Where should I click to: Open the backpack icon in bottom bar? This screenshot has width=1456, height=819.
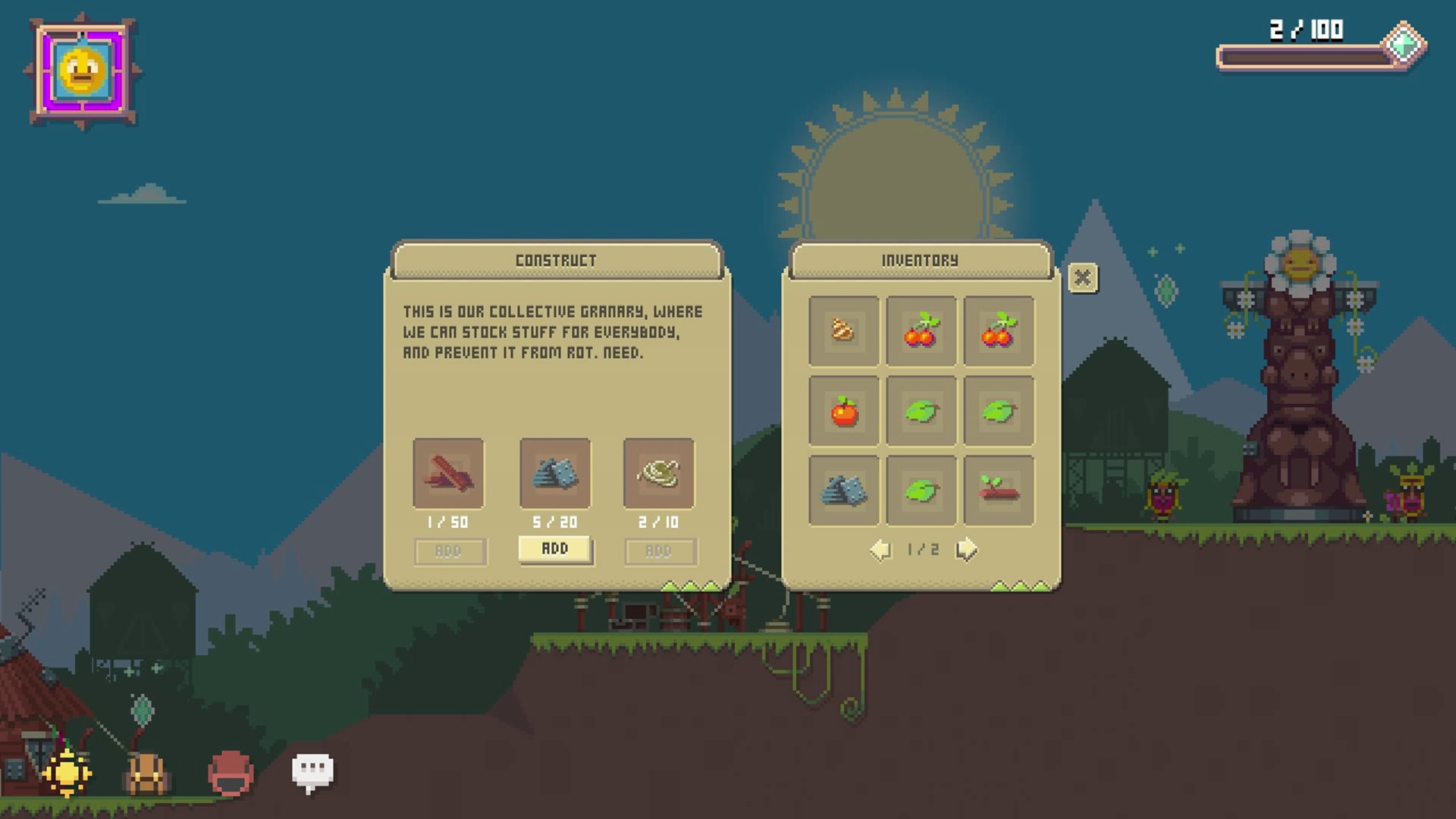click(x=147, y=773)
